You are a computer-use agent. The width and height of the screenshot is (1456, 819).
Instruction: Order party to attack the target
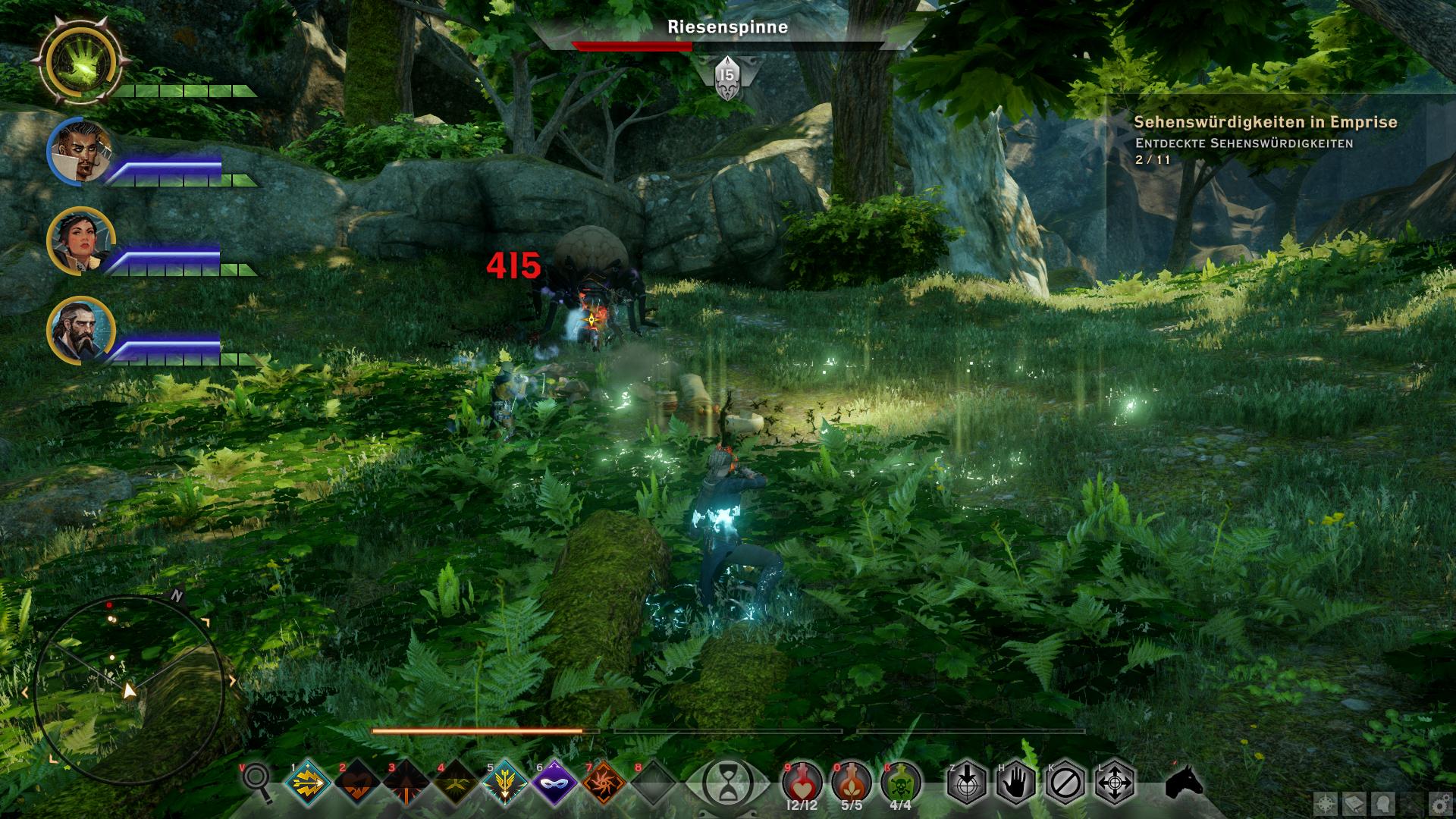[966, 782]
